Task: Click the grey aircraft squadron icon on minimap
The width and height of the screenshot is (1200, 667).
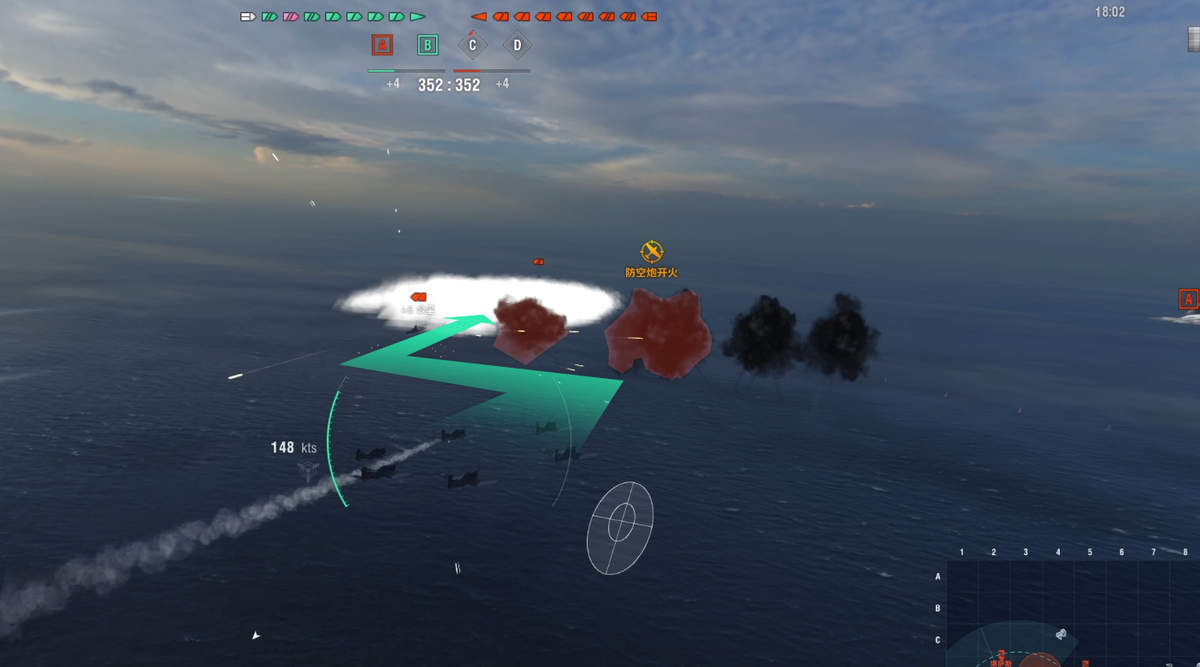Action: (x=1061, y=634)
